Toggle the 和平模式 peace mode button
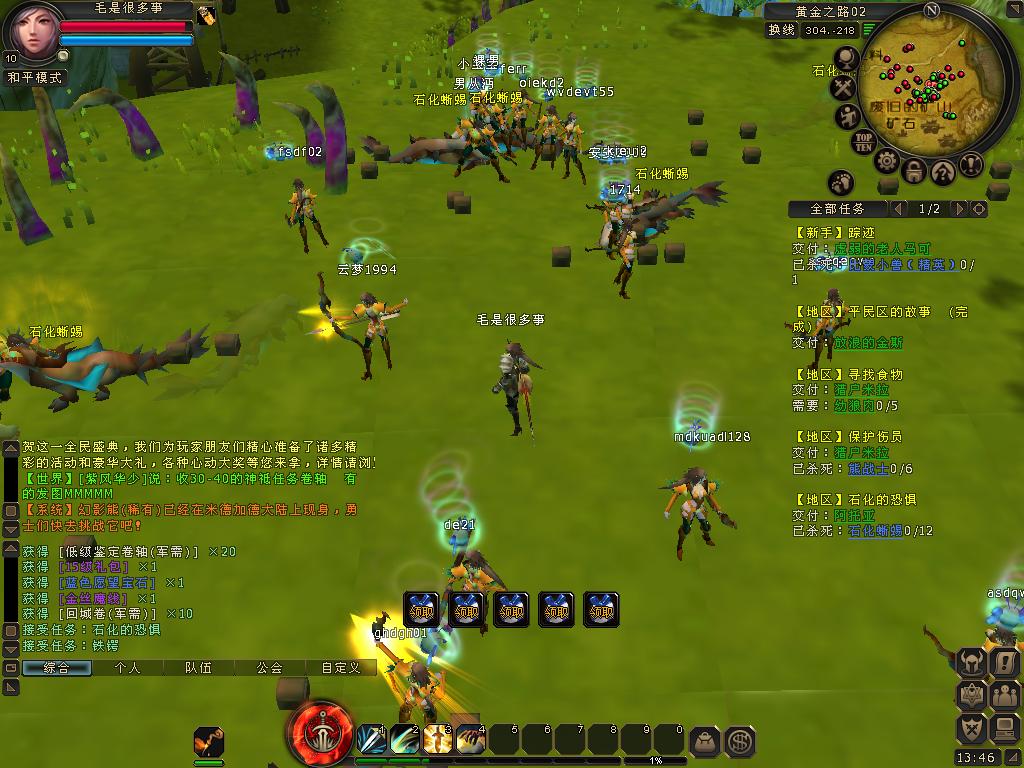1024x768 pixels. coord(35,77)
